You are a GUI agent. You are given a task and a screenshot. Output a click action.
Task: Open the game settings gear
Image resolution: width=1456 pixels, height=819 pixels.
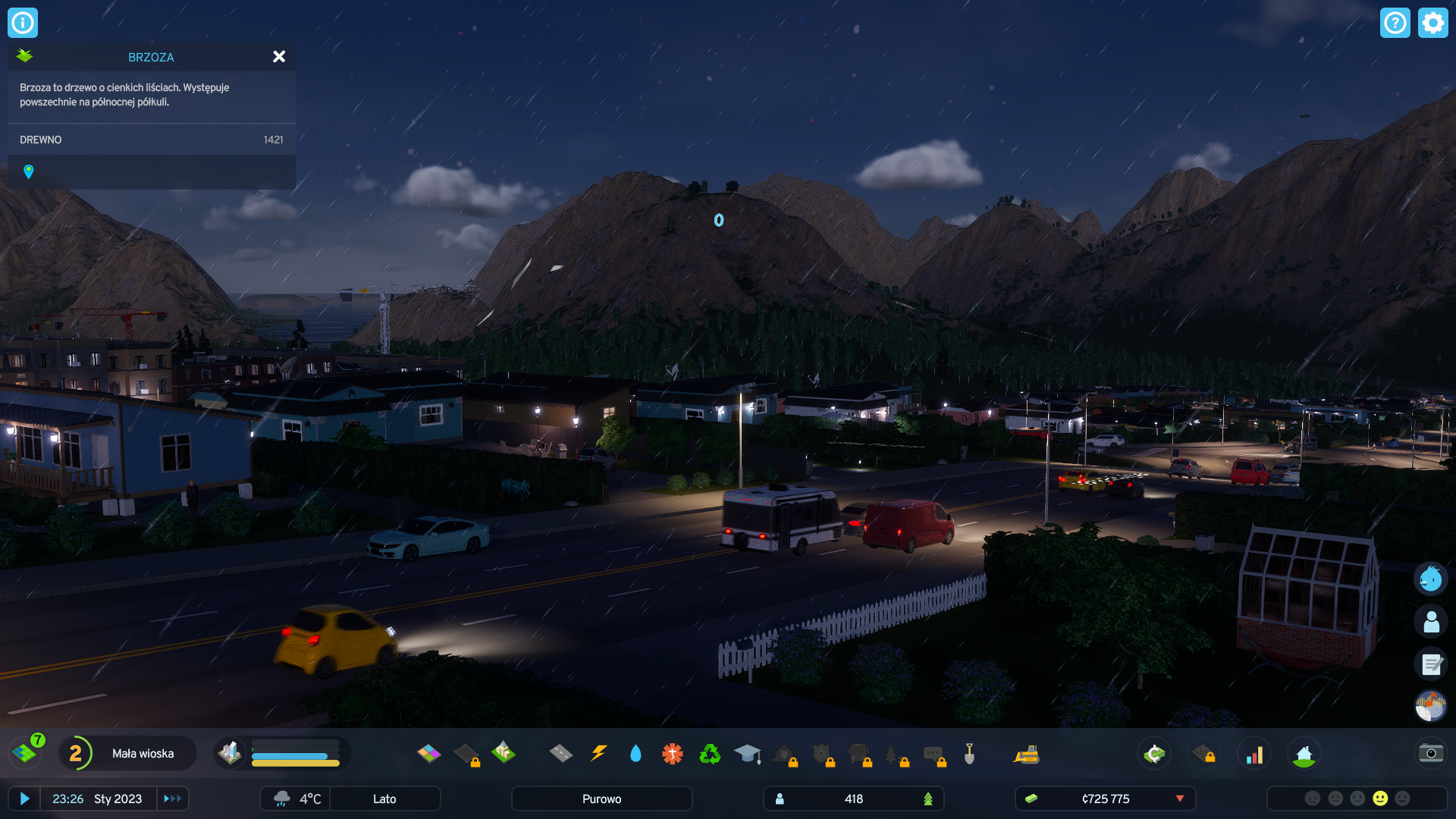[1432, 23]
